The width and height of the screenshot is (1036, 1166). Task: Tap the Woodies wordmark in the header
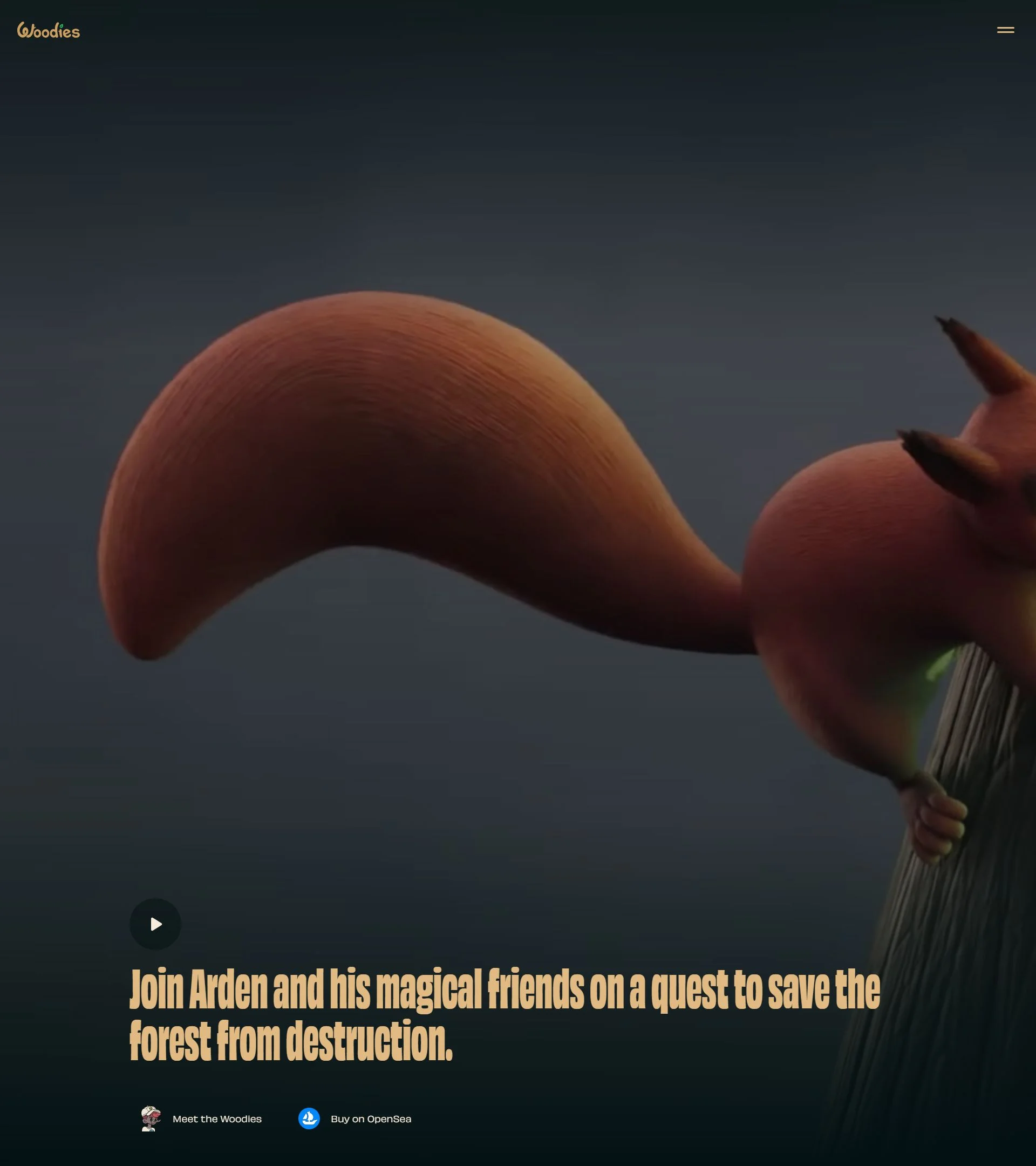[x=49, y=31]
